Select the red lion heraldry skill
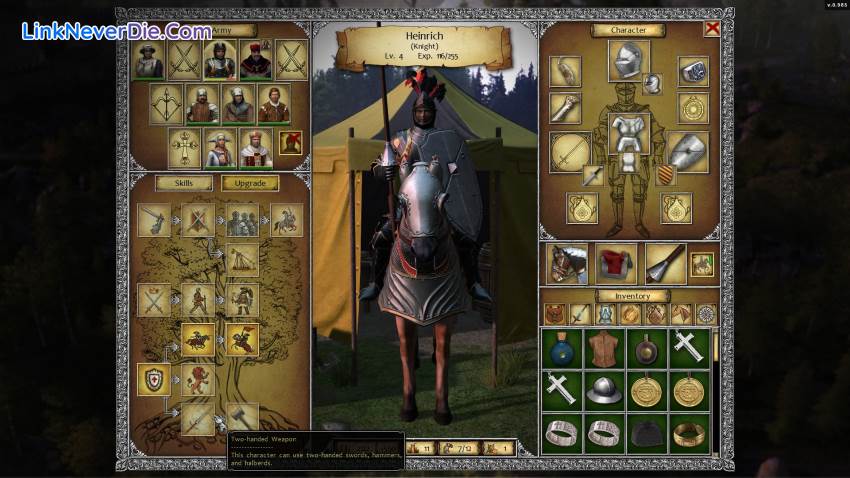Image resolution: width=850 pixels, height=478 pixels. 198,379
